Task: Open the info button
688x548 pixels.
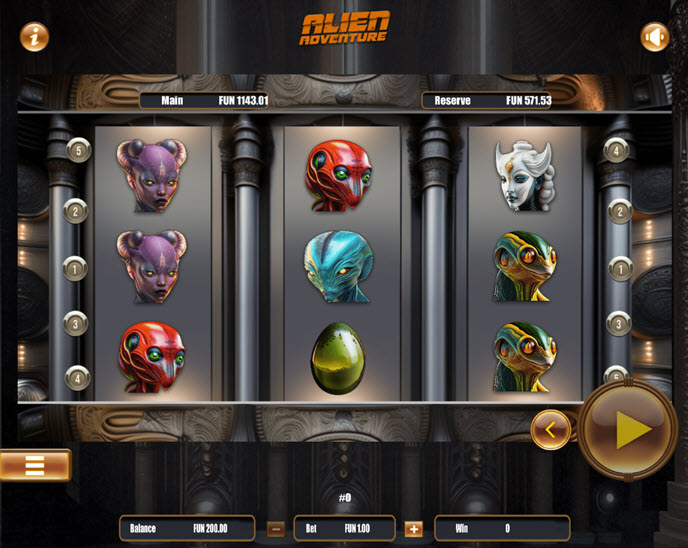Action: pos(34,37)
